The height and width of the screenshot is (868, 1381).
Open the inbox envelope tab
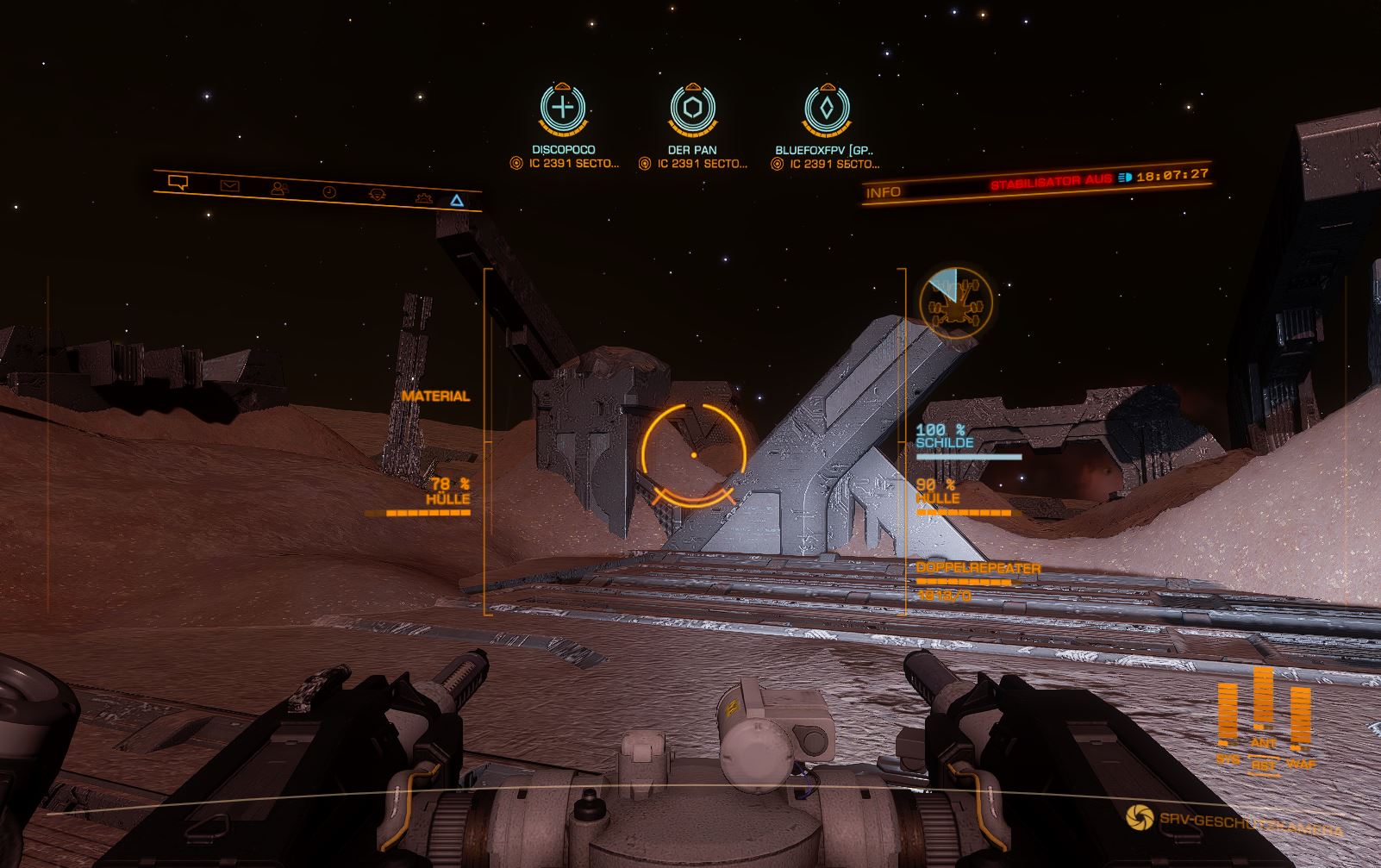(229, 185)
